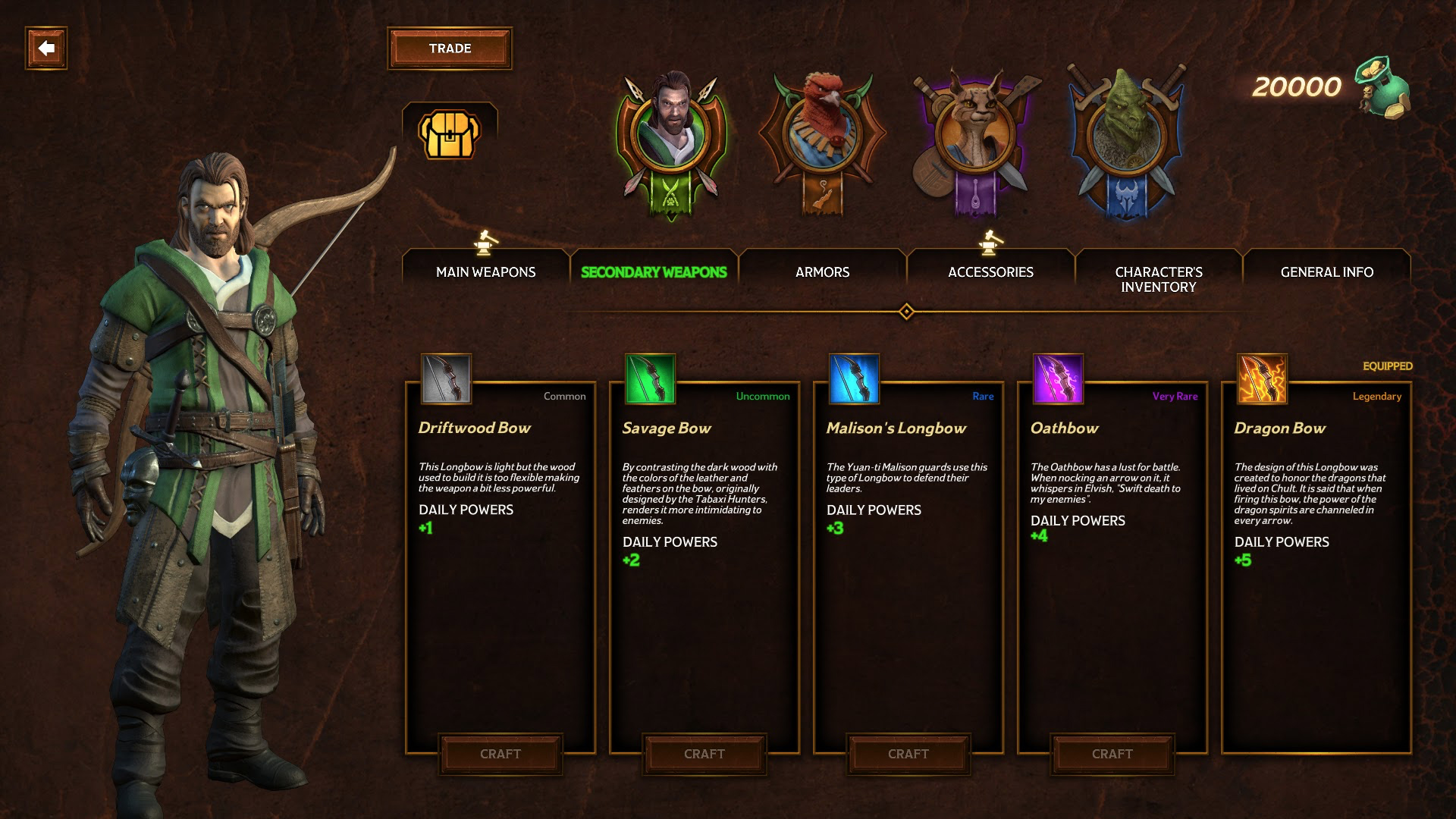Craft Malison's Longbow
Screen dimensions: 1456x819
pos(908,754)
